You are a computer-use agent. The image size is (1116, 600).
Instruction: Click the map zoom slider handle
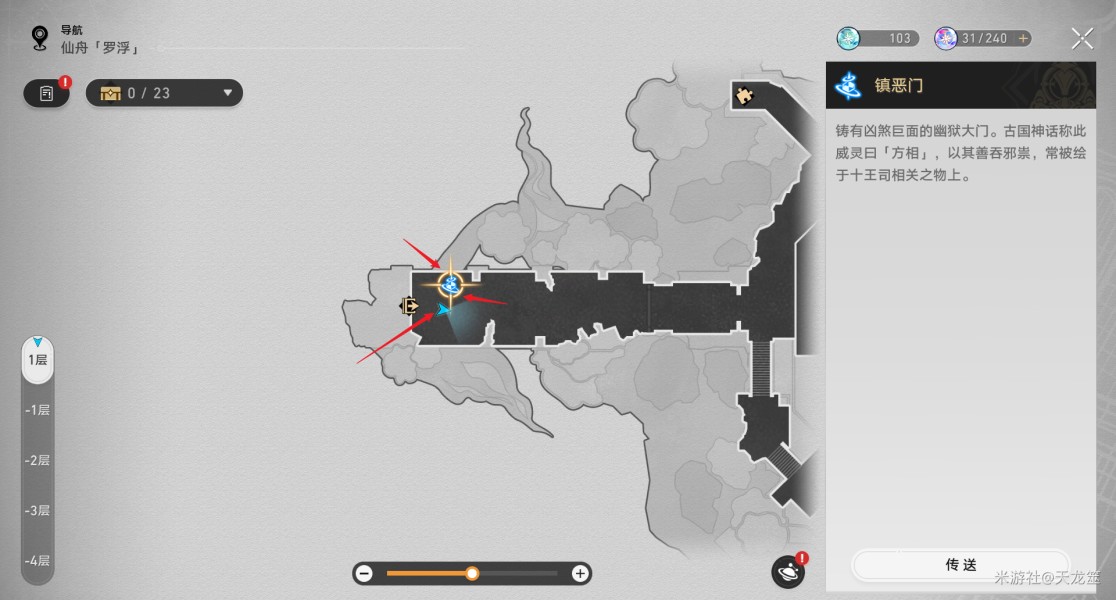click(472, 574)
